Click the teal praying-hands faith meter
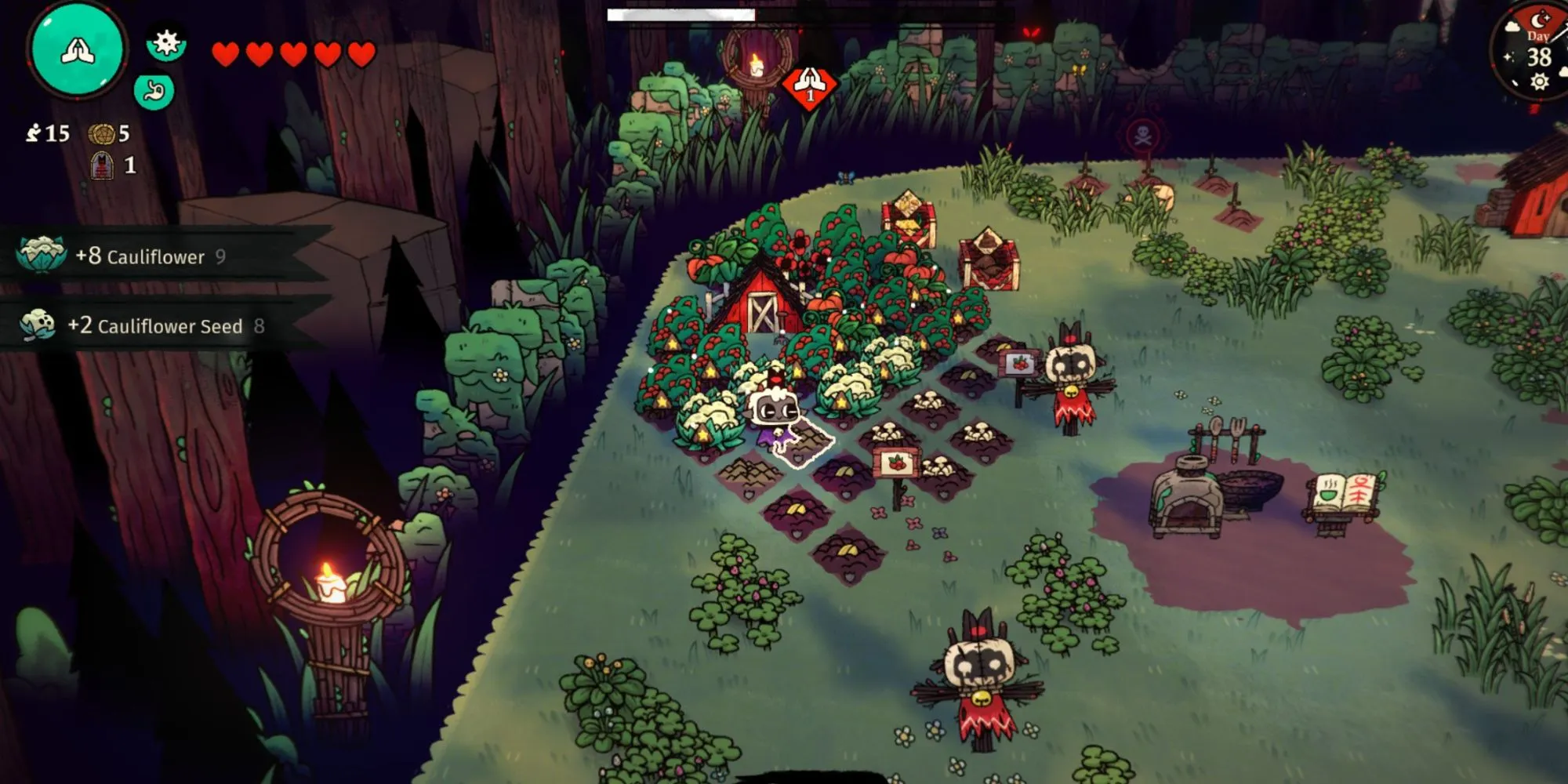 click(77, 50)
